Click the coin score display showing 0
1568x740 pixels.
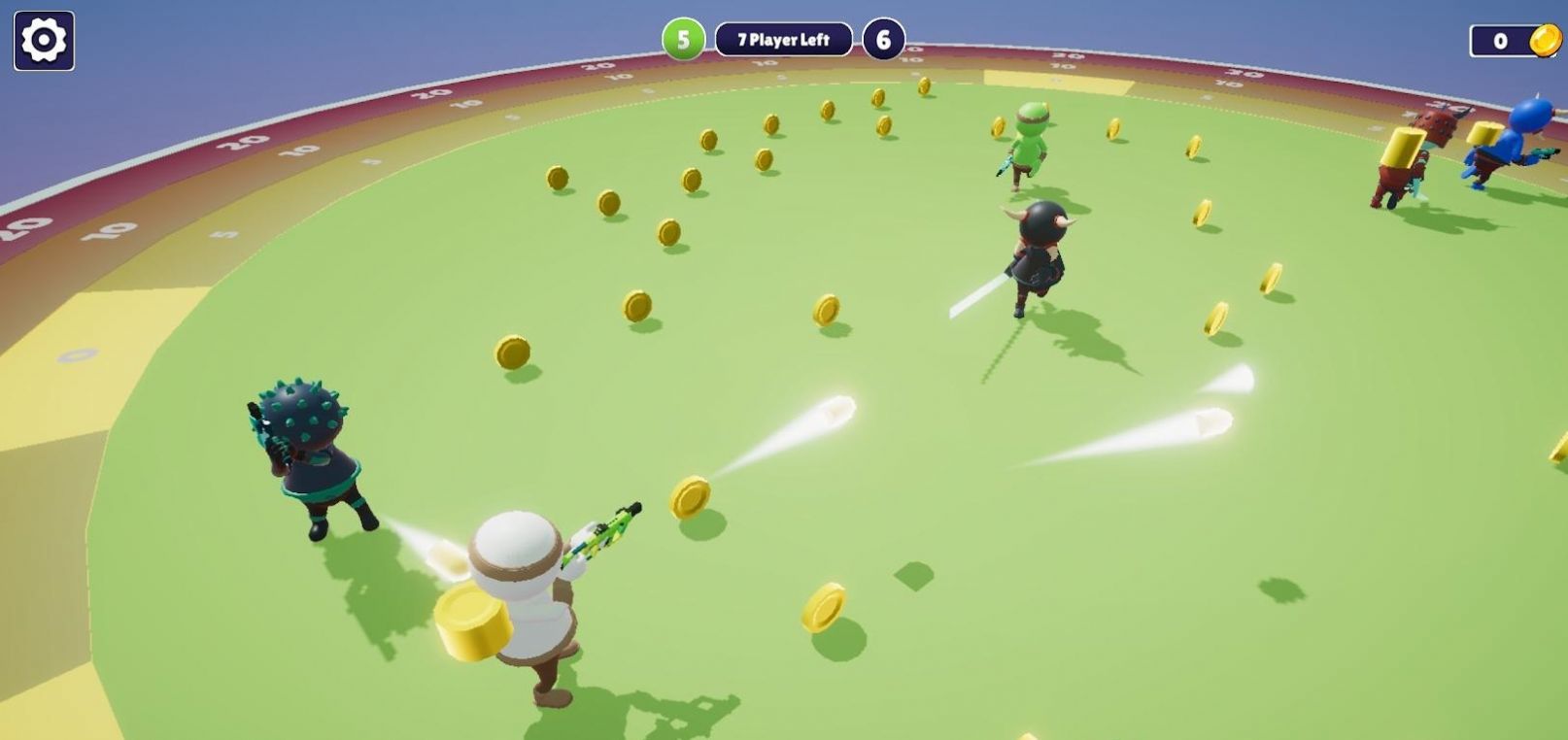(x=1499, y=39)
